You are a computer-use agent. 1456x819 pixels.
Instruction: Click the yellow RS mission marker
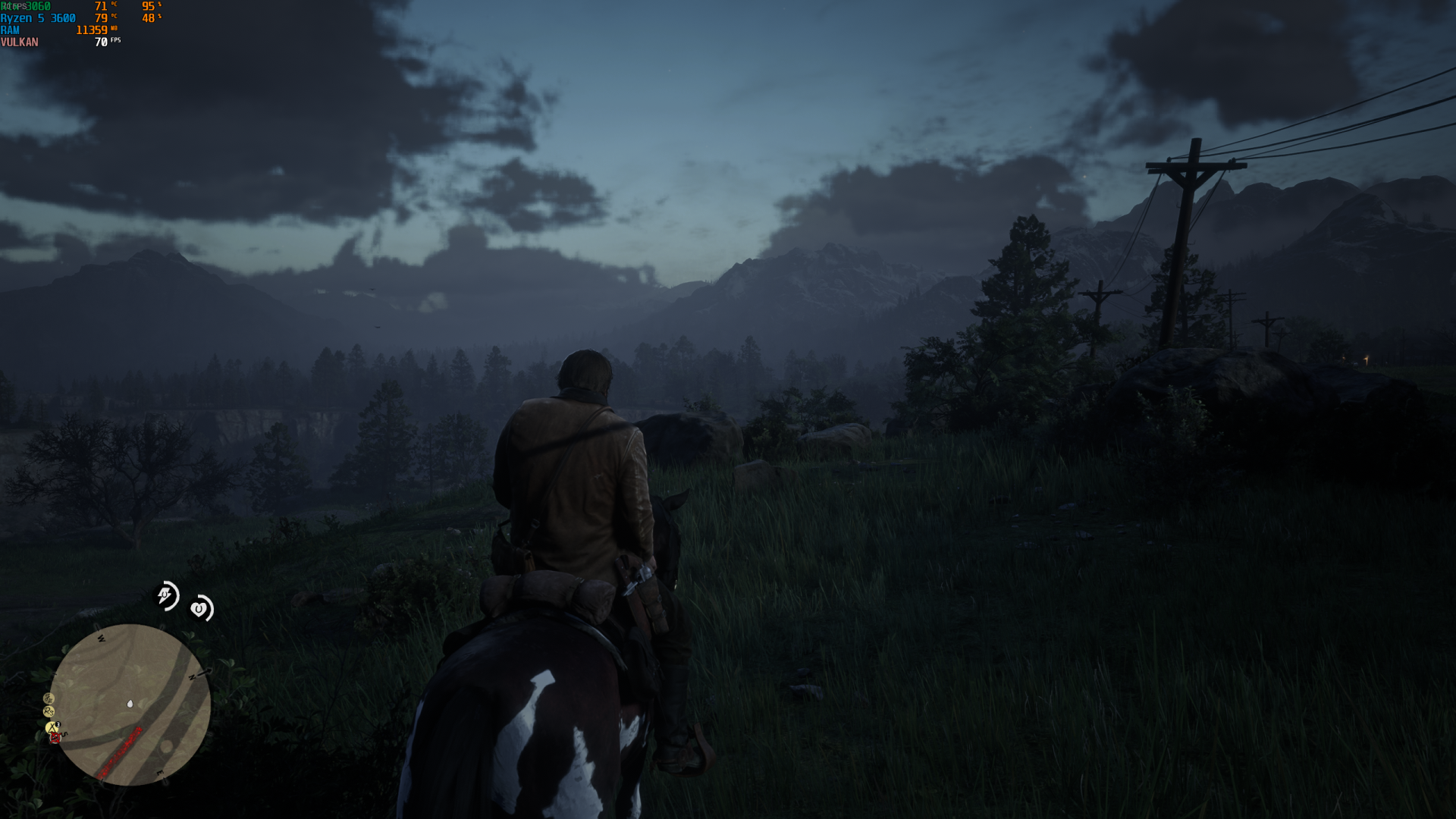[x=49, y=711]
